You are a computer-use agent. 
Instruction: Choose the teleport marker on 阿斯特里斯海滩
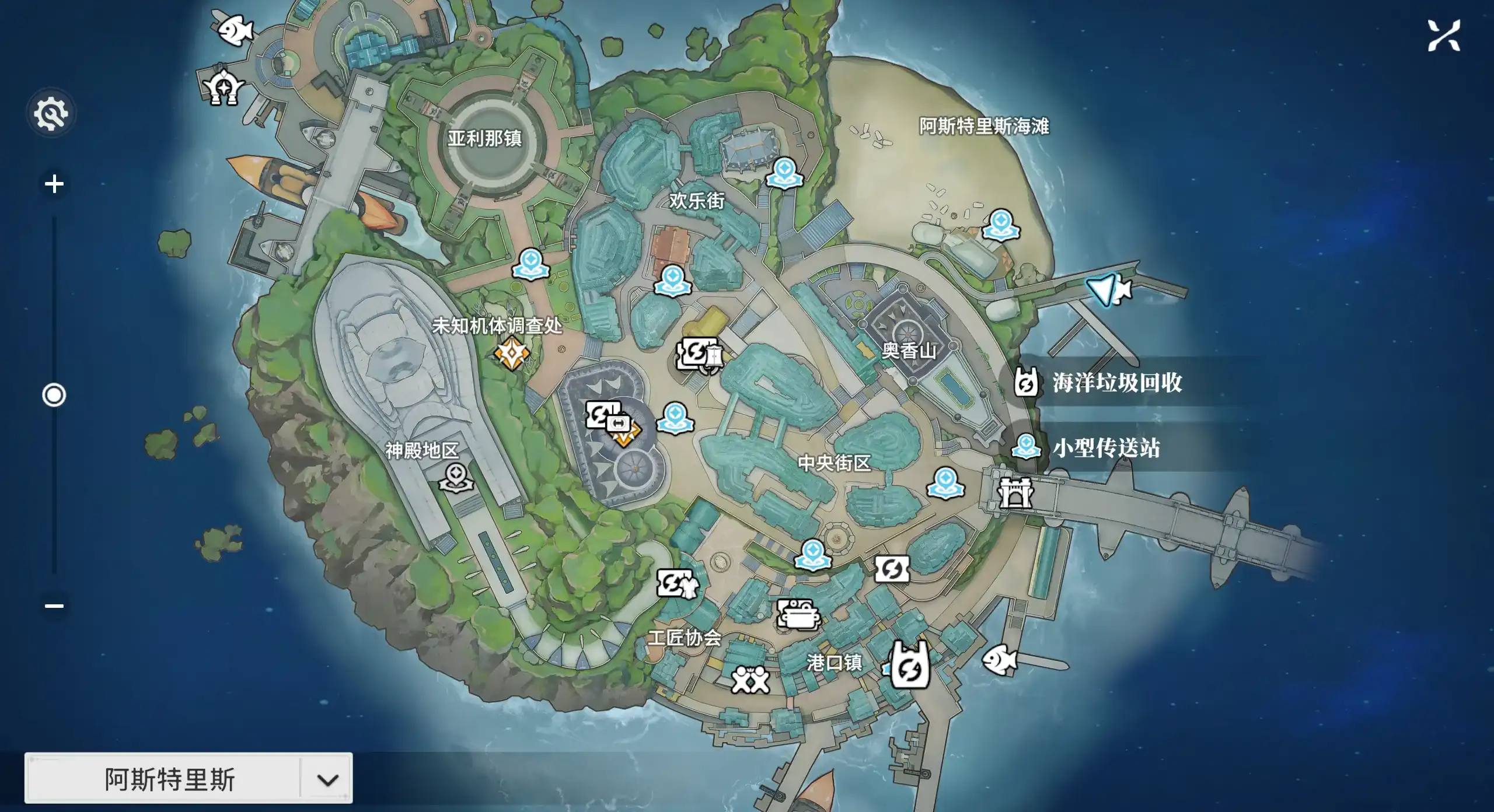pyautogui.click(x=1001, y=225)
